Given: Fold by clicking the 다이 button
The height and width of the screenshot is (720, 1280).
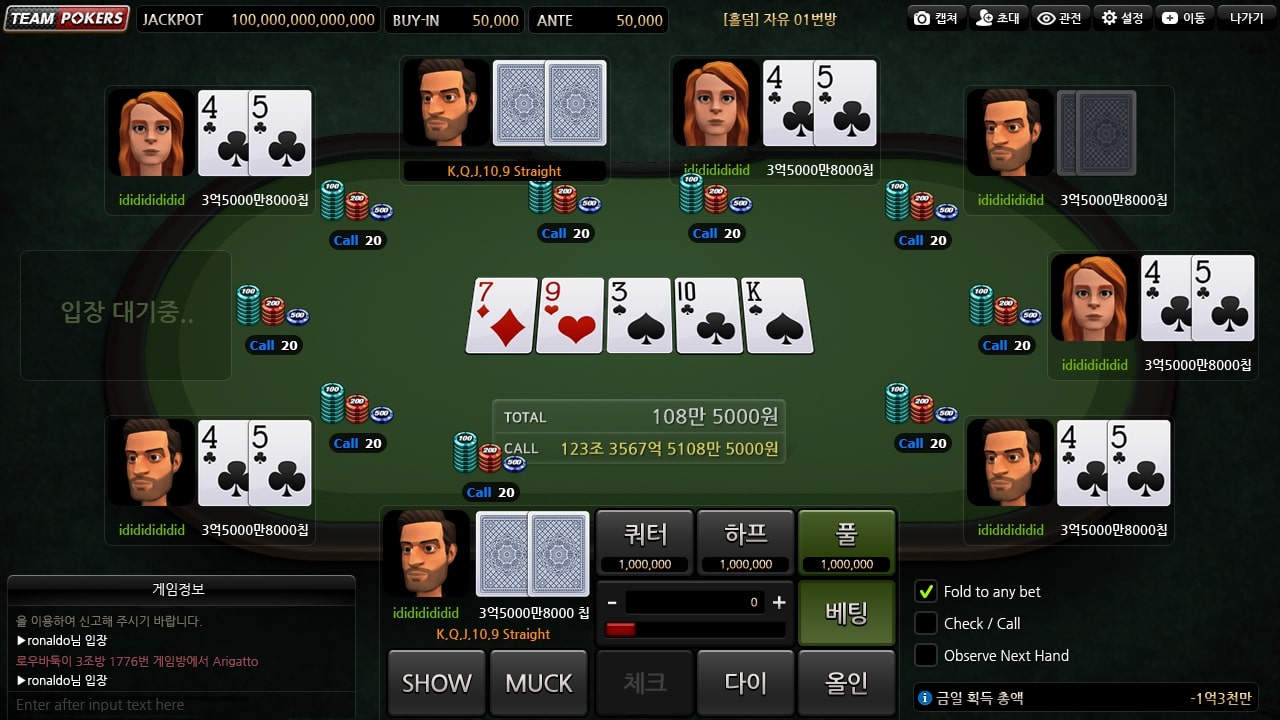Looking at the screenshot, I should [x=745, y=682].
